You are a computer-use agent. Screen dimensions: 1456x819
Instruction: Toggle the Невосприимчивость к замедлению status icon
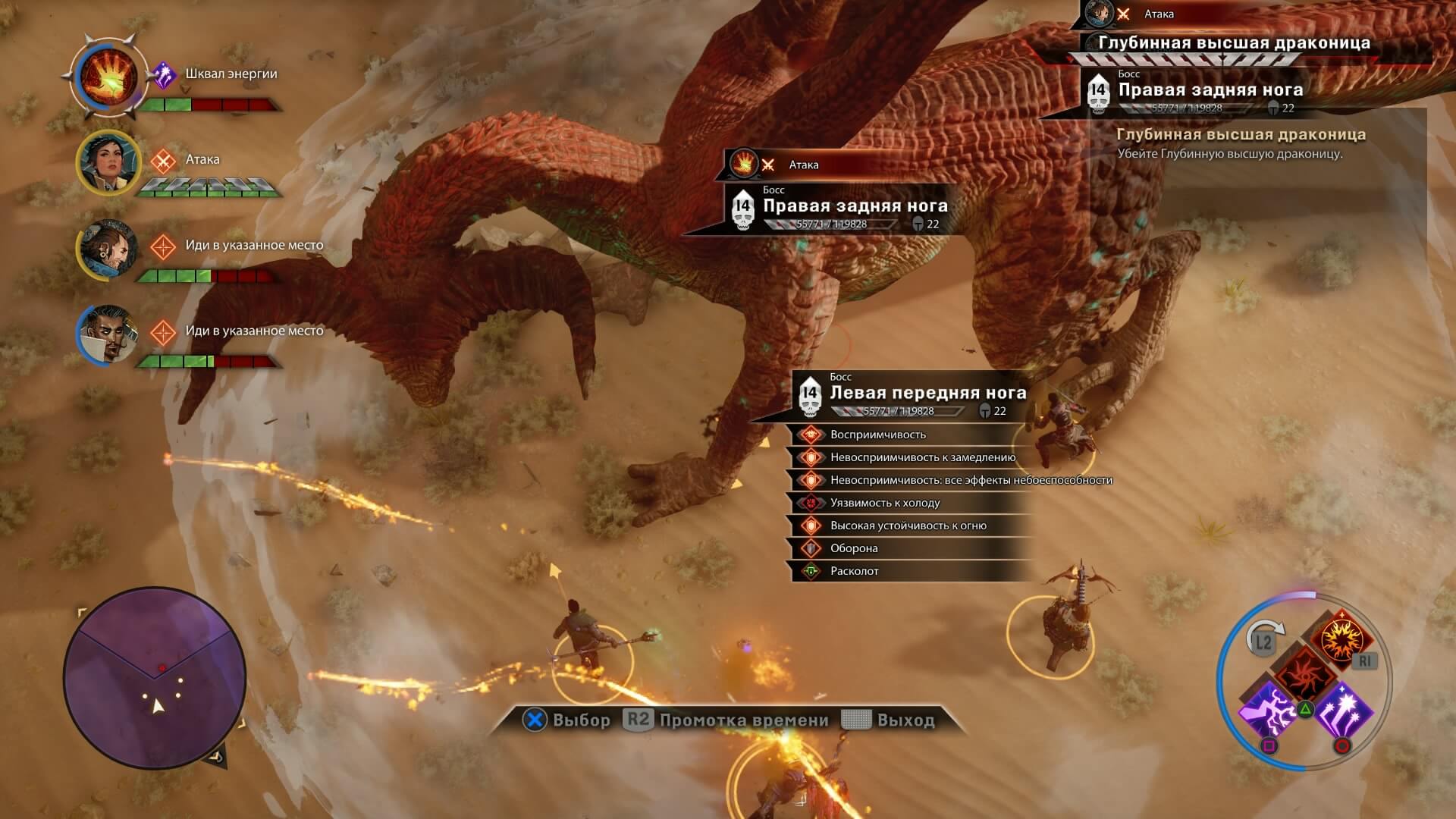pyautogui.click(x=811, y=457)
